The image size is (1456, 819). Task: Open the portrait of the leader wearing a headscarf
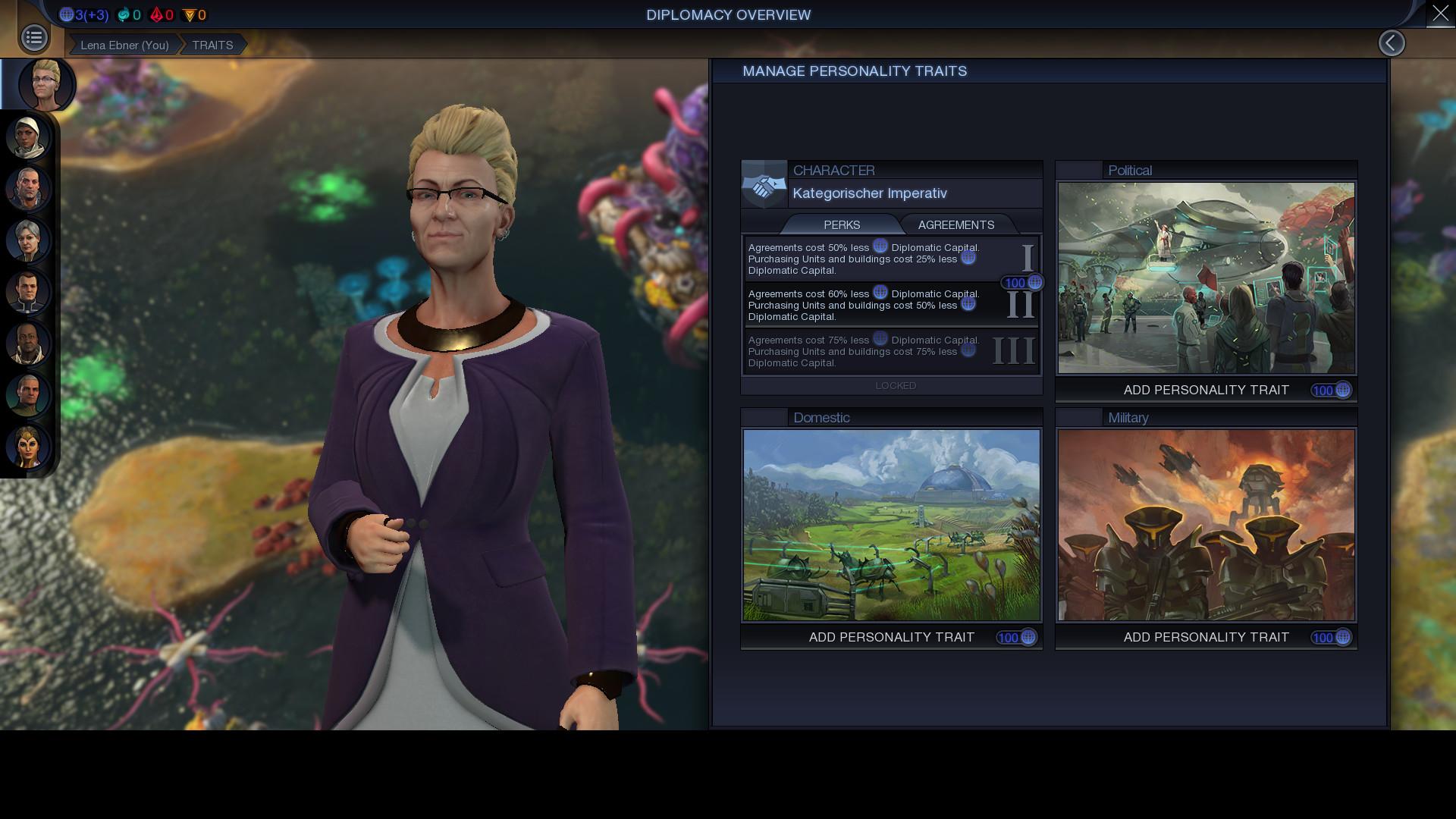[28, 137]
